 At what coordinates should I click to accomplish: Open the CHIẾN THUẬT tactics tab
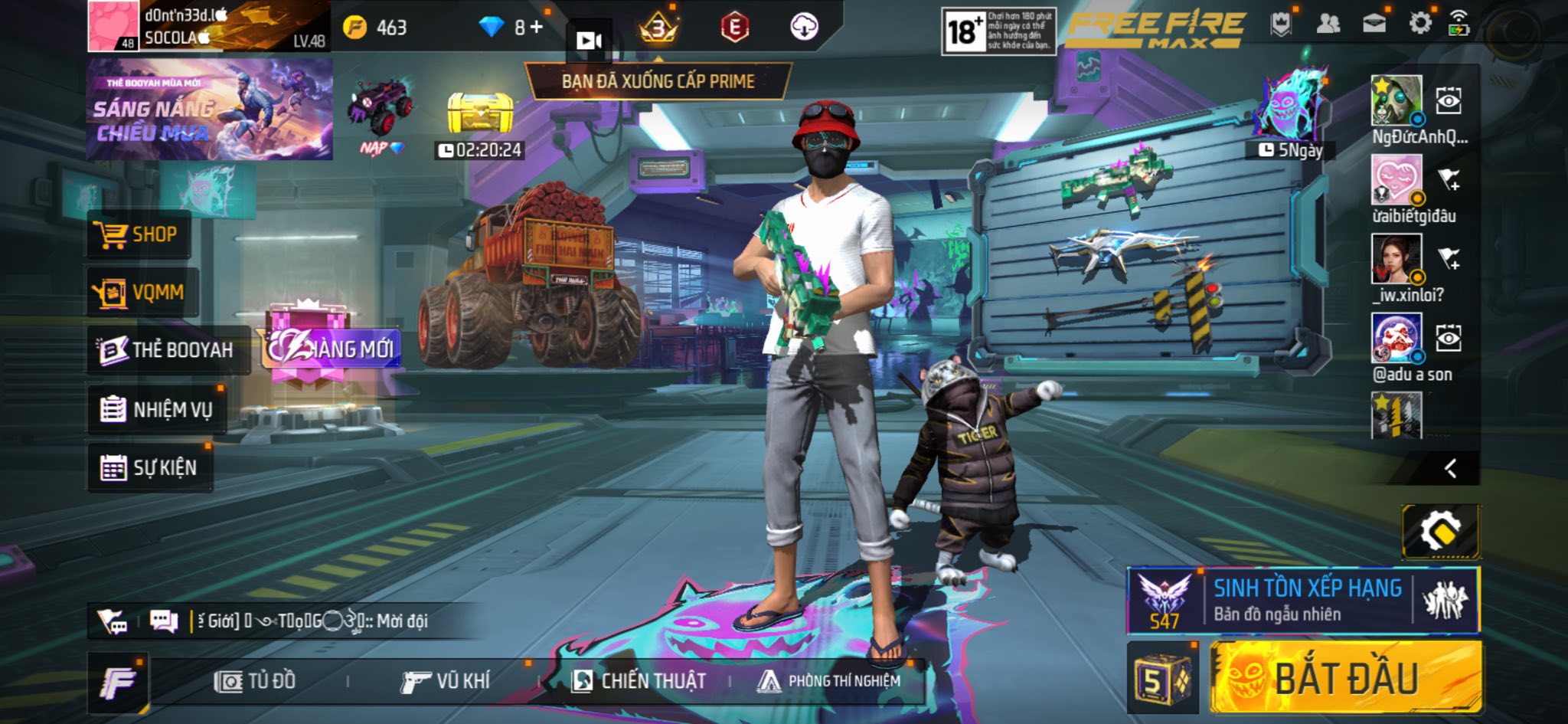click(639, 681)
